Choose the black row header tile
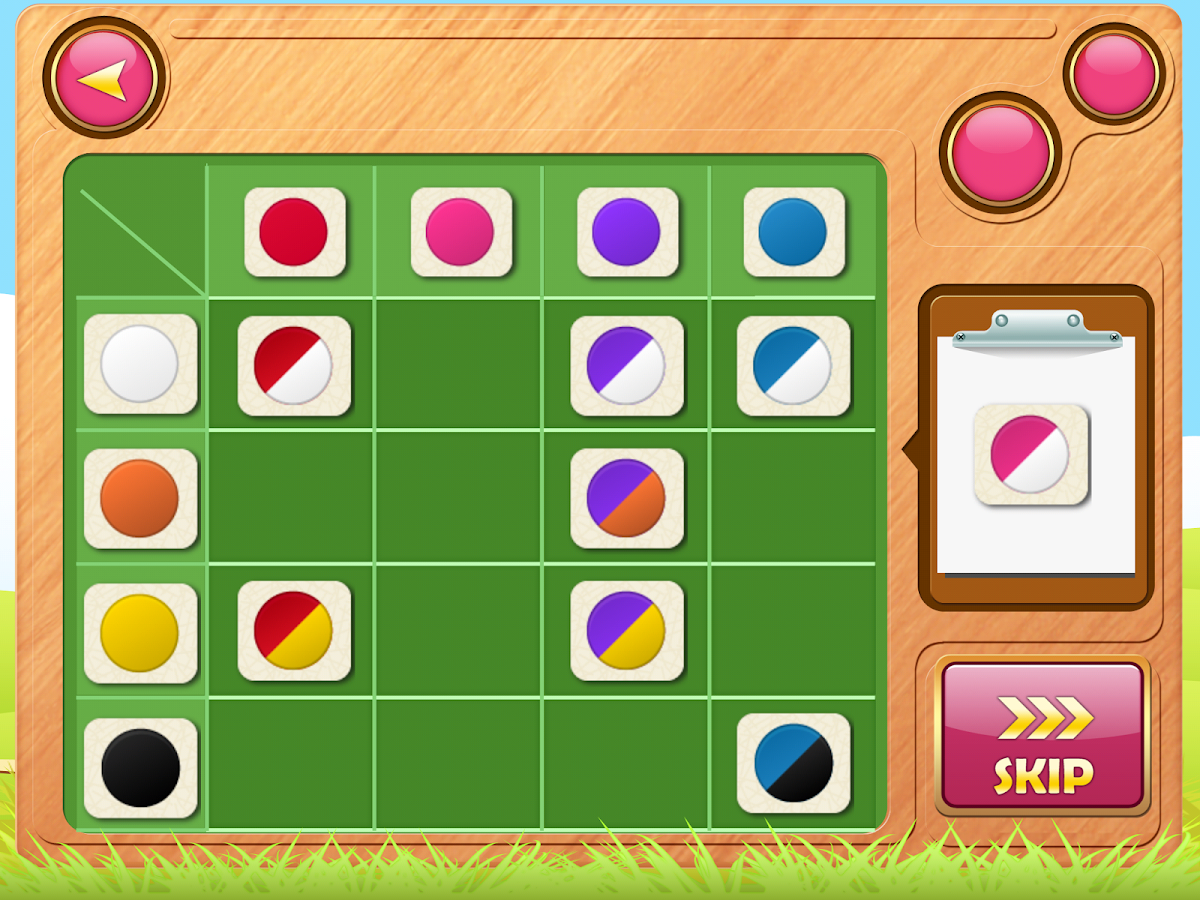This screenshot has width=1200, height=900. click(x=140, y=767)
